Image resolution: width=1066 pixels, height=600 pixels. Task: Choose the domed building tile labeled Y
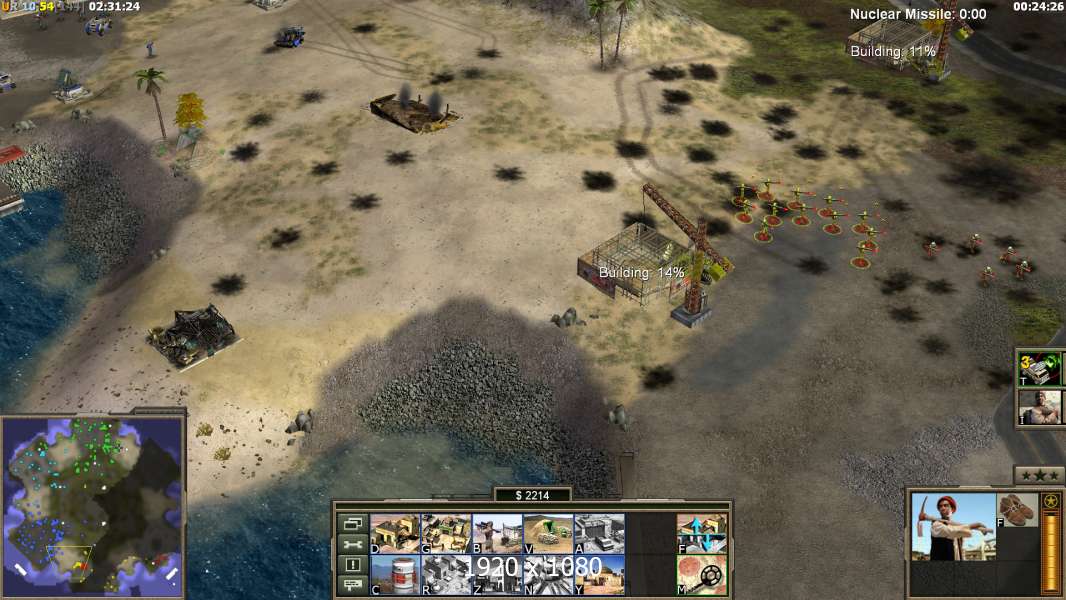(x=599, y=574)
